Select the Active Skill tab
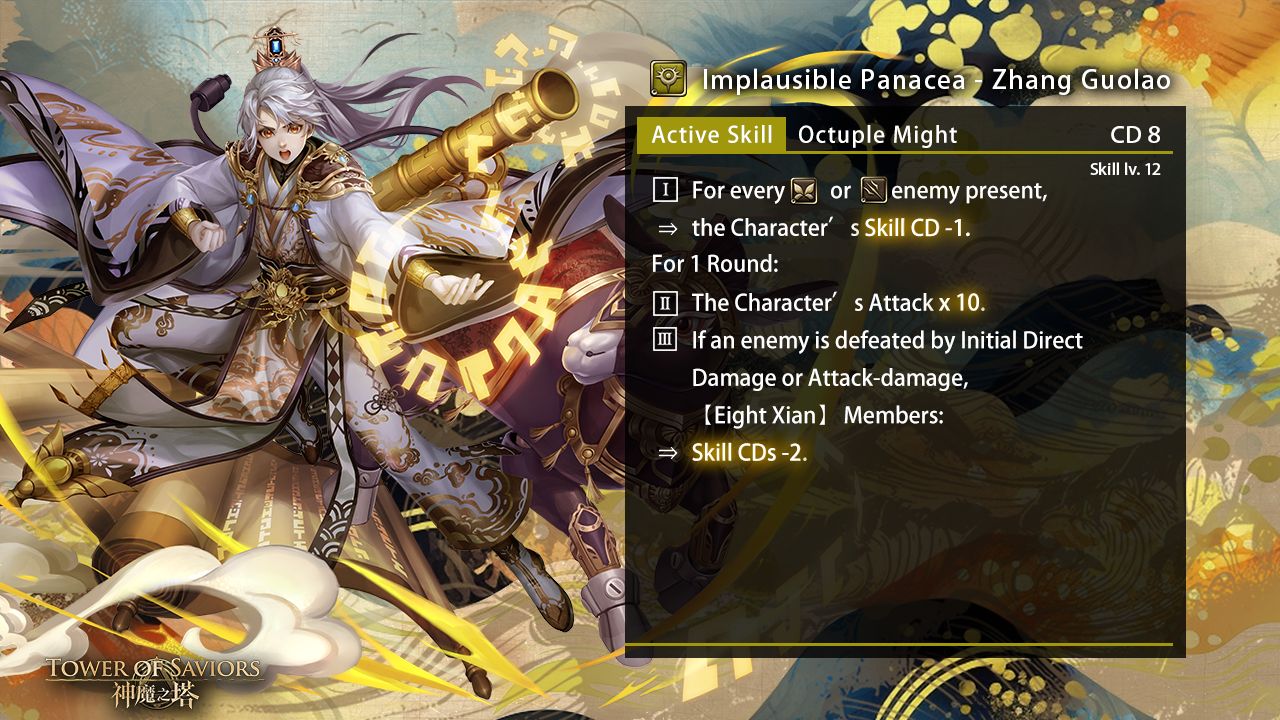The height and width of the screenshot is (720, 1280). tap(711, 135)
